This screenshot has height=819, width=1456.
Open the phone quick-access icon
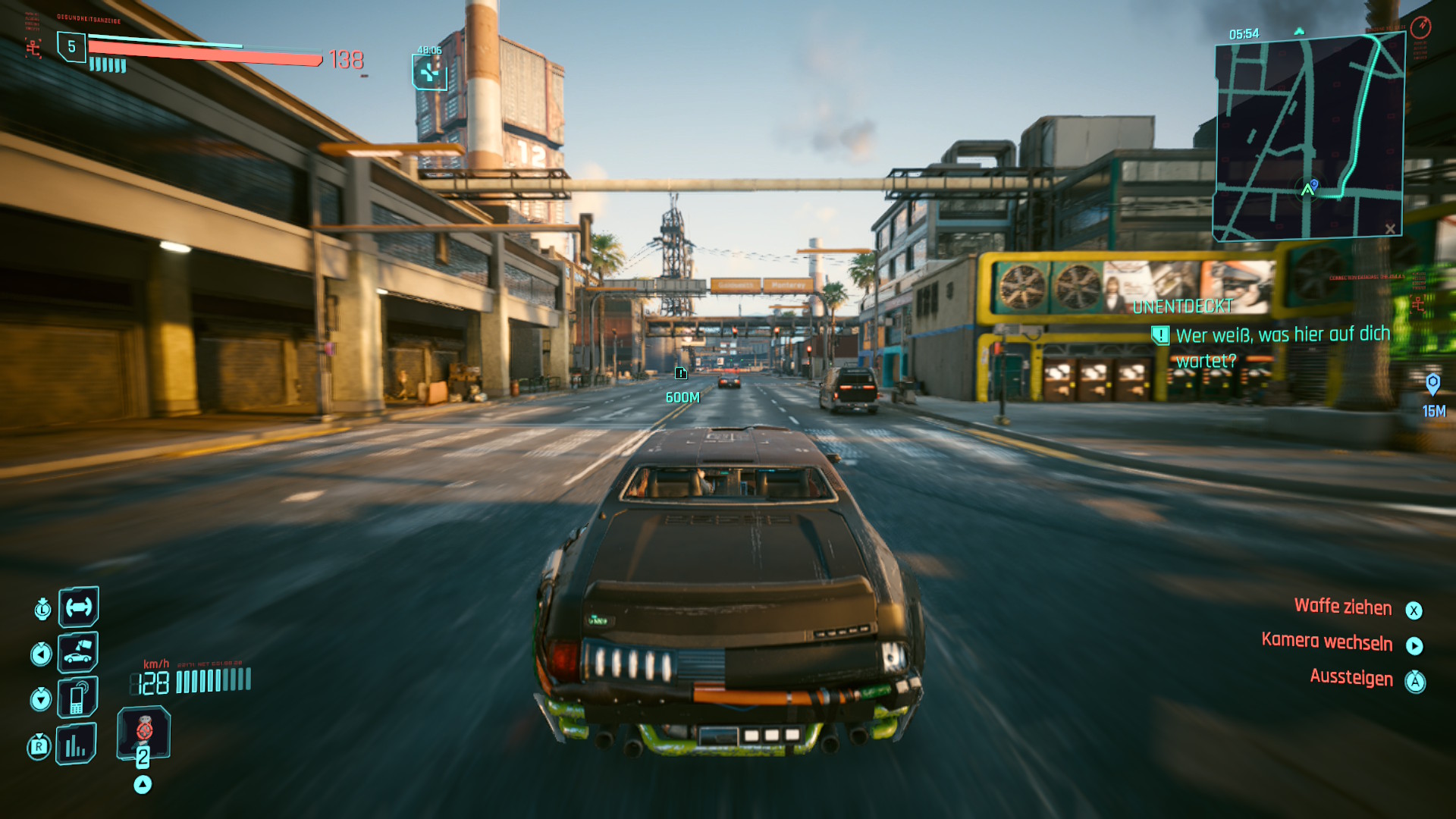(x=78, y=698)
